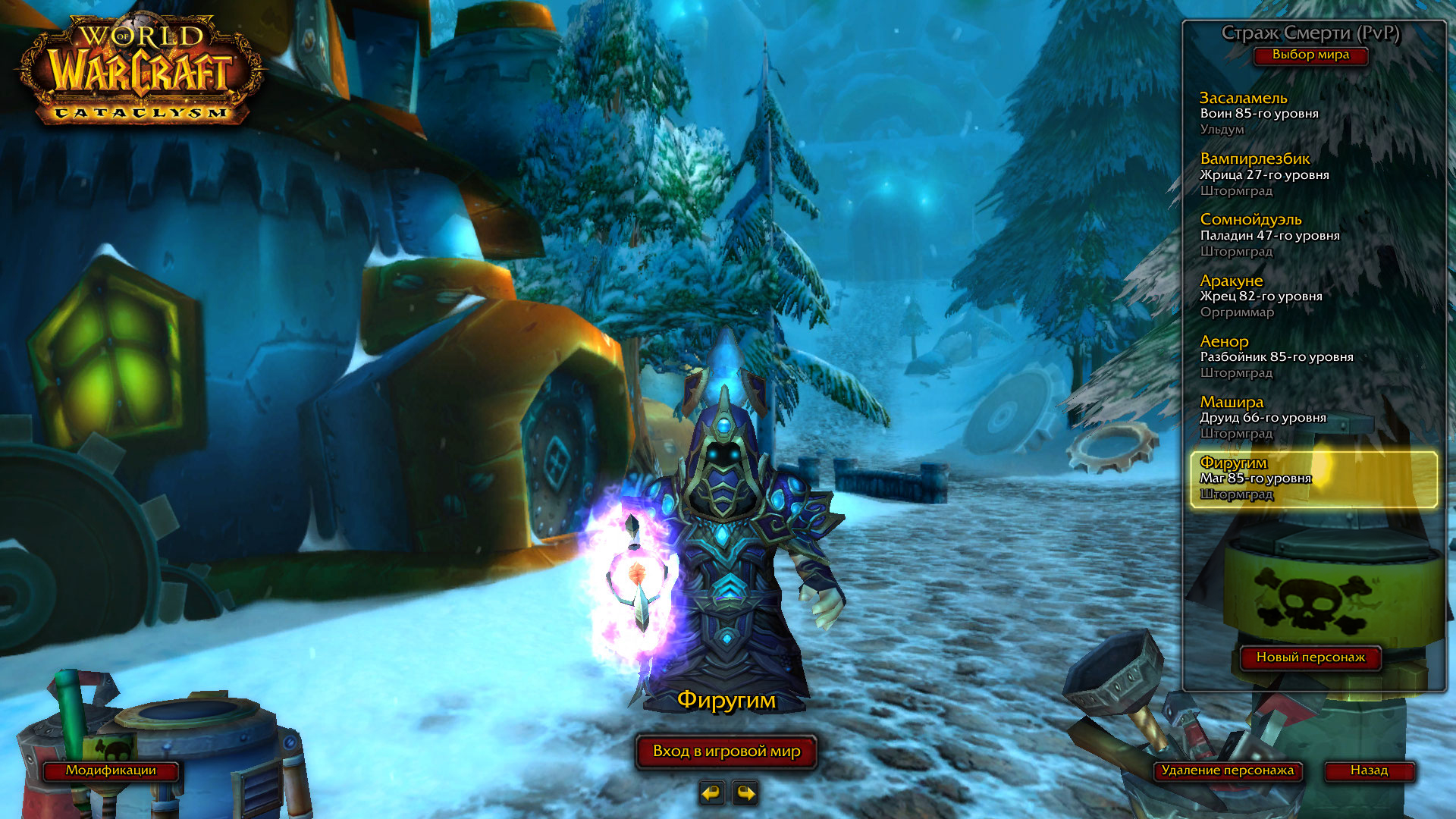Create a character with Новый персонаж
This screenshot has width=1456, height=819.
1310,657
